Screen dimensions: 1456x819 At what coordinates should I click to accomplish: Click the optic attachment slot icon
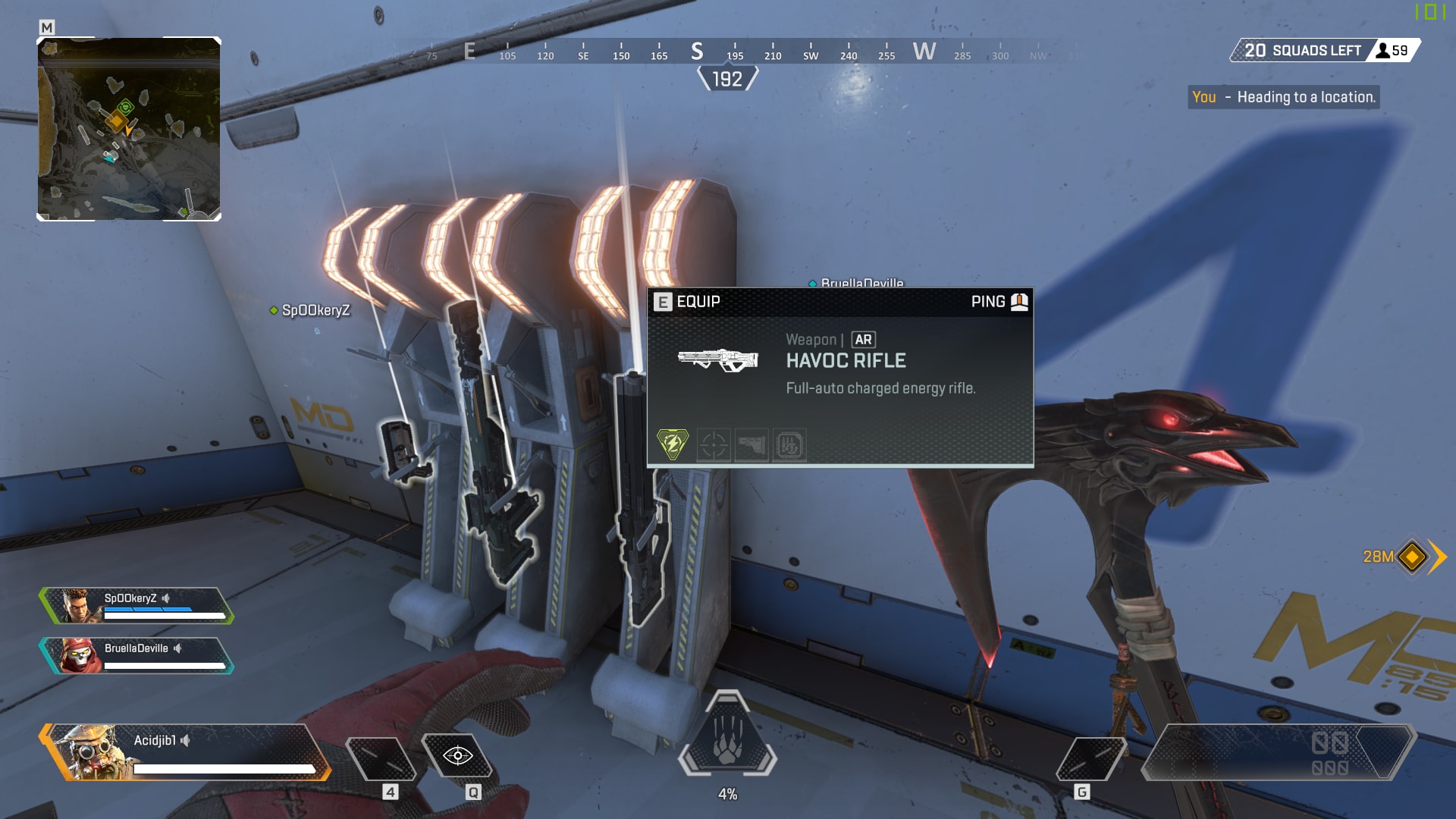(x=714, y=445)
